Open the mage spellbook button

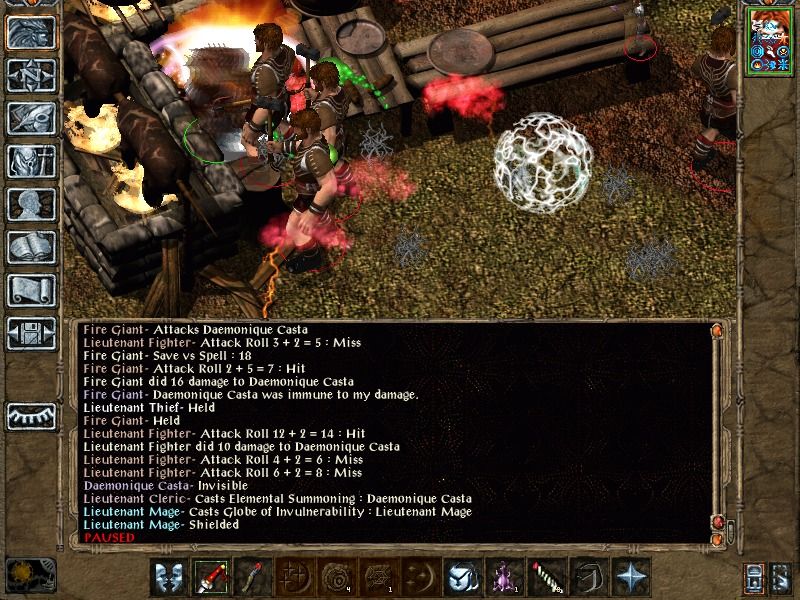[31, 247]
